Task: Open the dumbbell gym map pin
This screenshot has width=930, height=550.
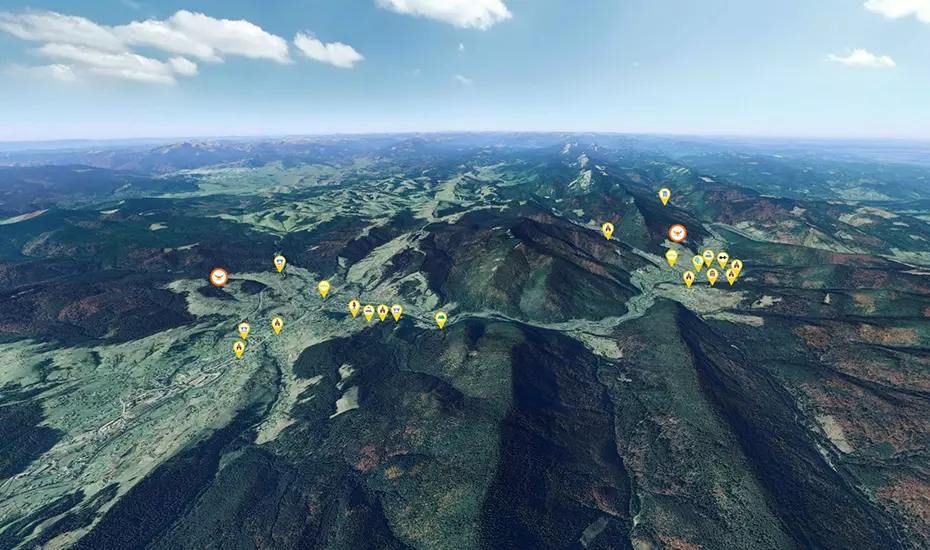Action: click(723, 258)
